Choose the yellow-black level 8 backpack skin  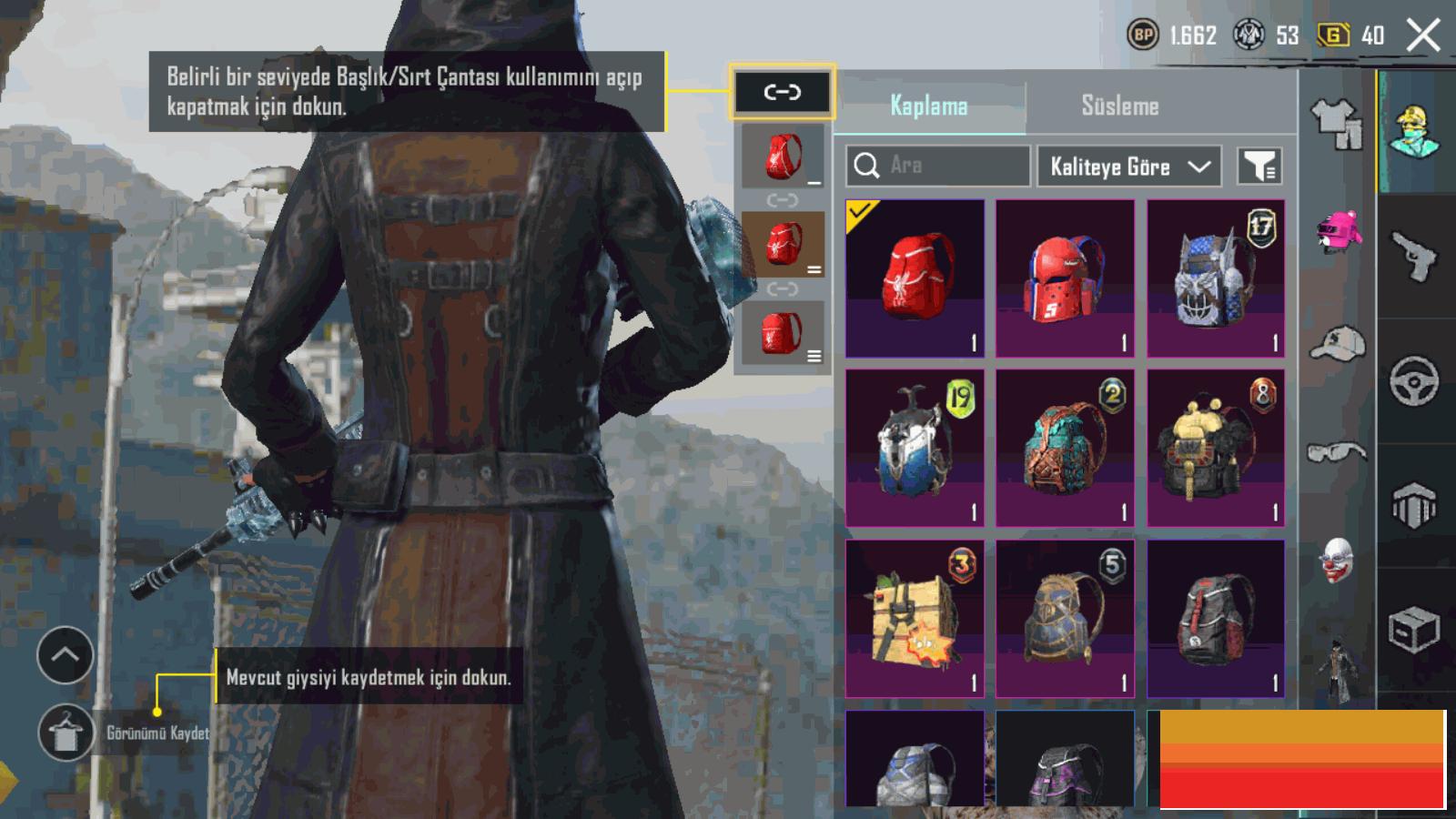tap(1216, 448)
